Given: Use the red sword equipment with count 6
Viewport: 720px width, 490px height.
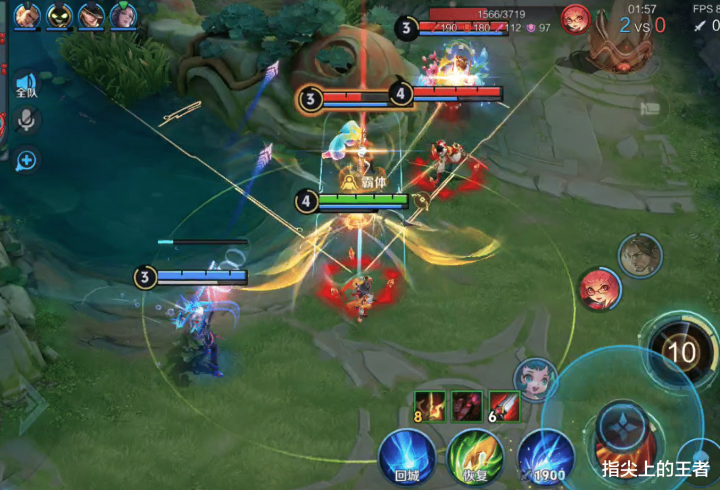Looking at the screenshot, I should click(x=504, y=406).
